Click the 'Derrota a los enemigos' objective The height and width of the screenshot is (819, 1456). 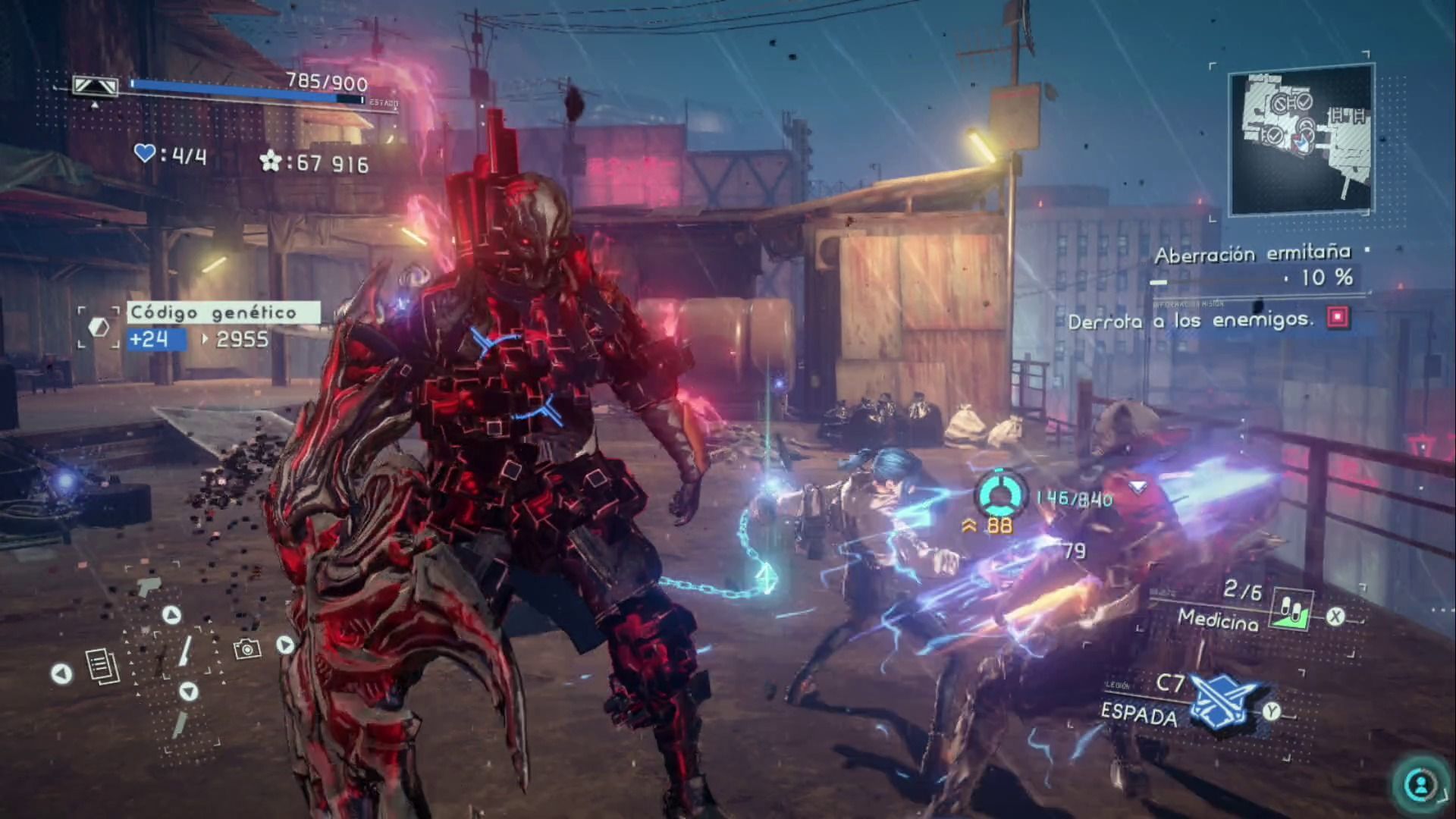(x=1191, y=321)
